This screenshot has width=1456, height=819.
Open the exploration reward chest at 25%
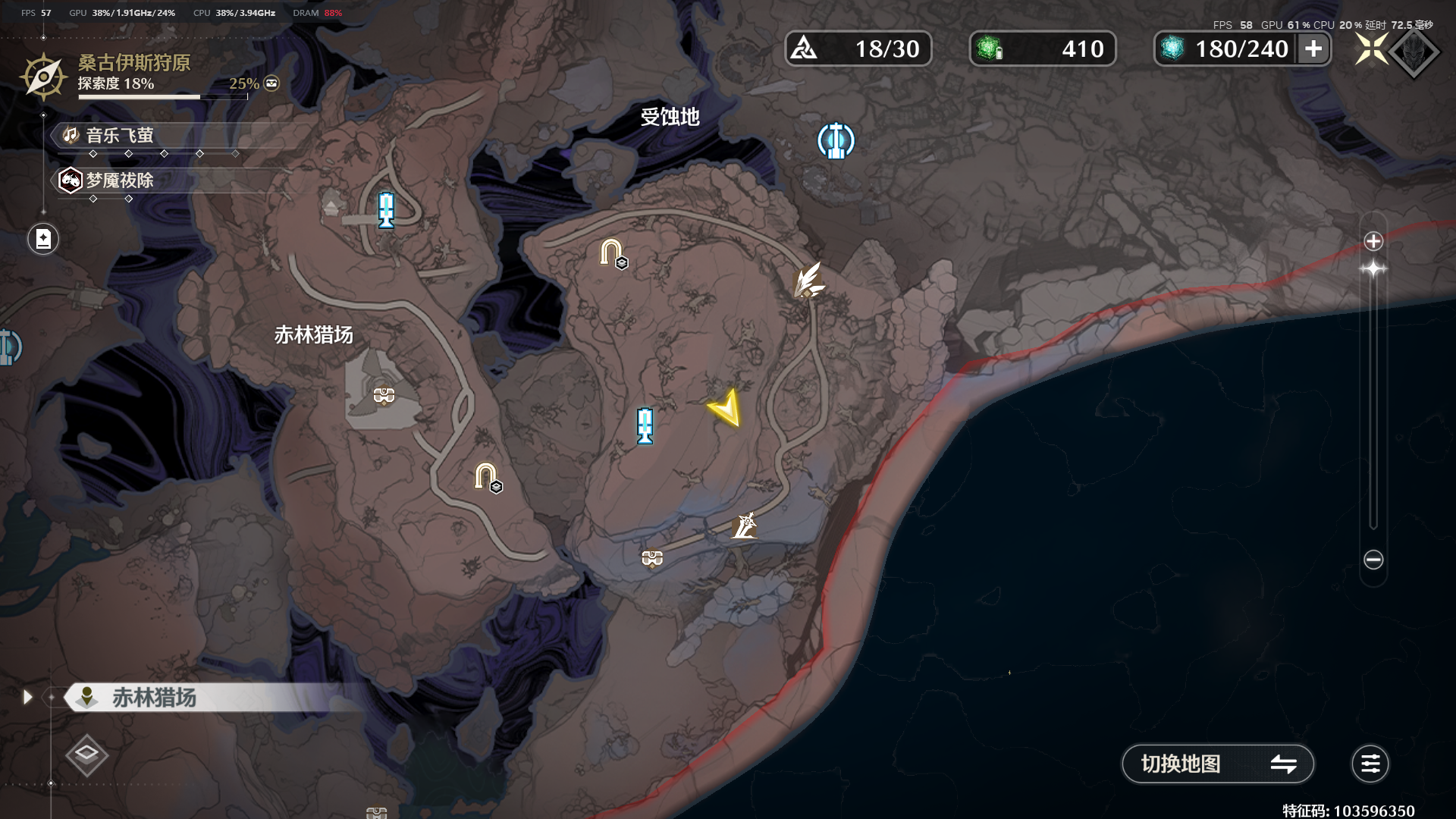[271, 83]
